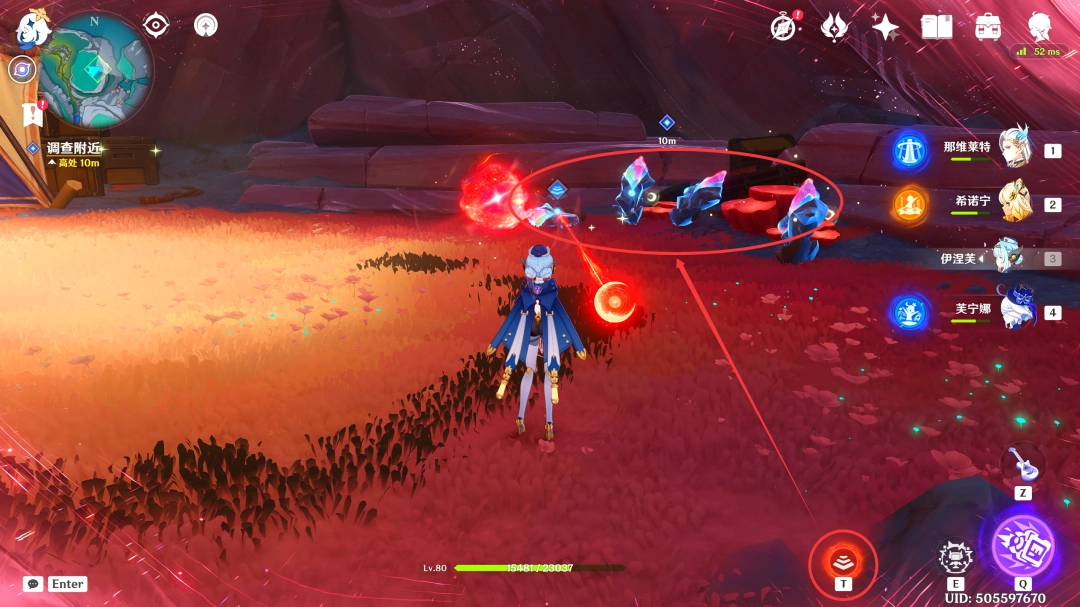Select active character 伊涅芙 in party list
Image resolution: width=1080 pixels, height=607 pixels.
tap(1008, 257)
